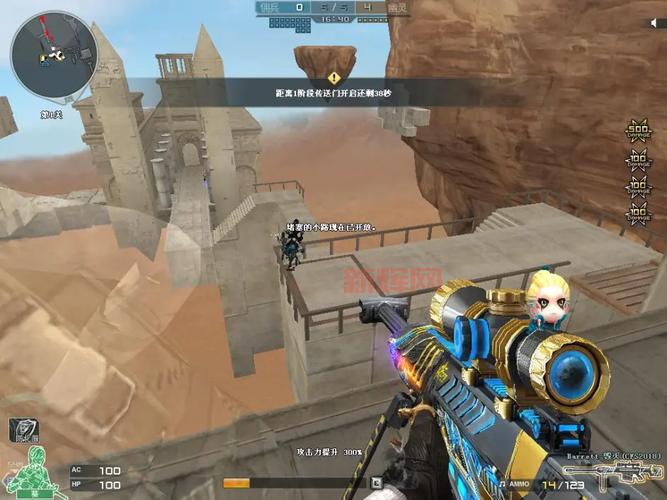Click the yellow warning diamond notice icon
Image resolution: width=667 pixels, height=500 pixels.
point(334,77)
